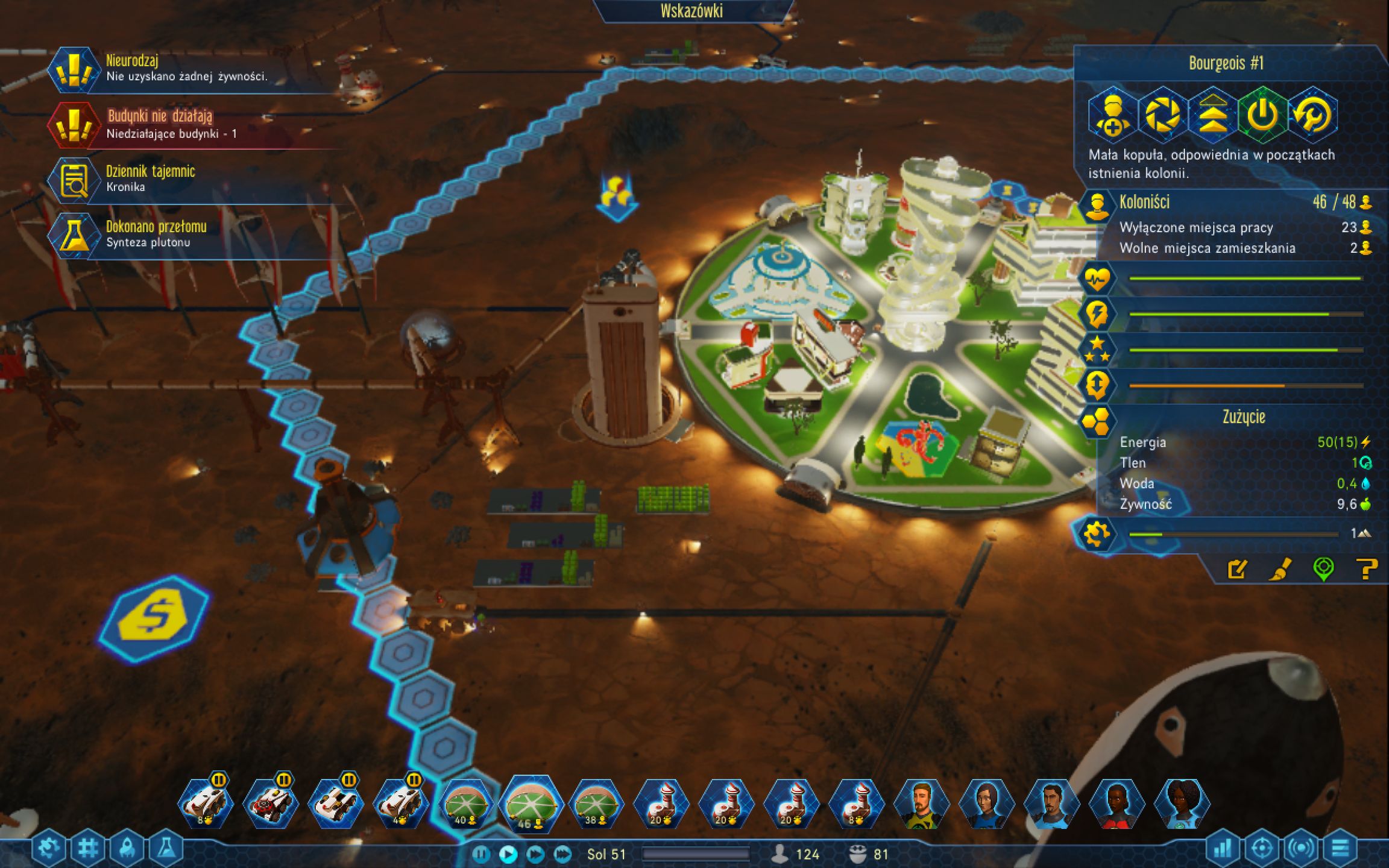Screen dimensions: 1389x868
Task: Open the build menu gear icon bottom left
Action: click(x=48, y=846)
